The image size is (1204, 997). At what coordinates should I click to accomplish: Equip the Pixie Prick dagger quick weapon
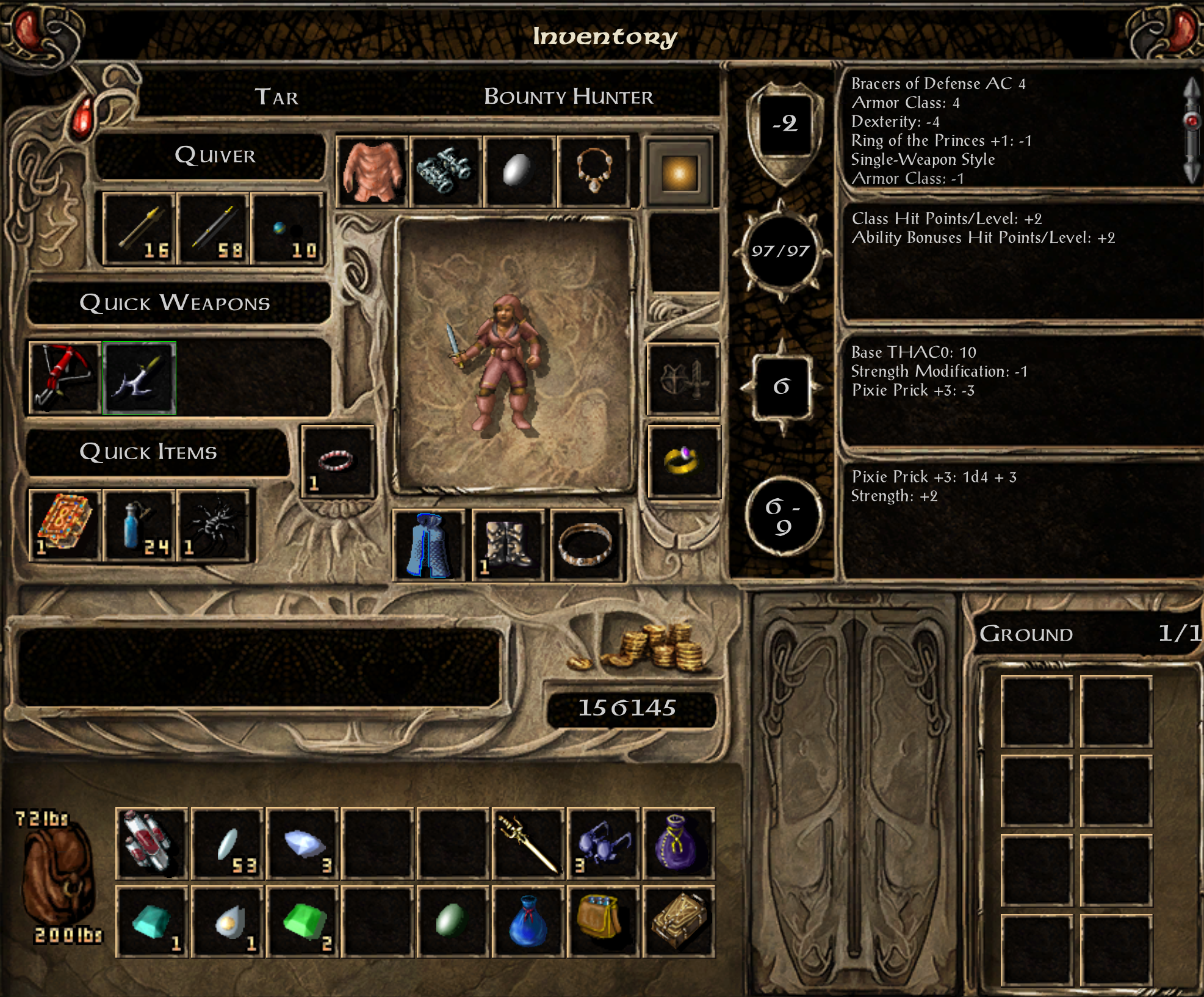[140, 378]
